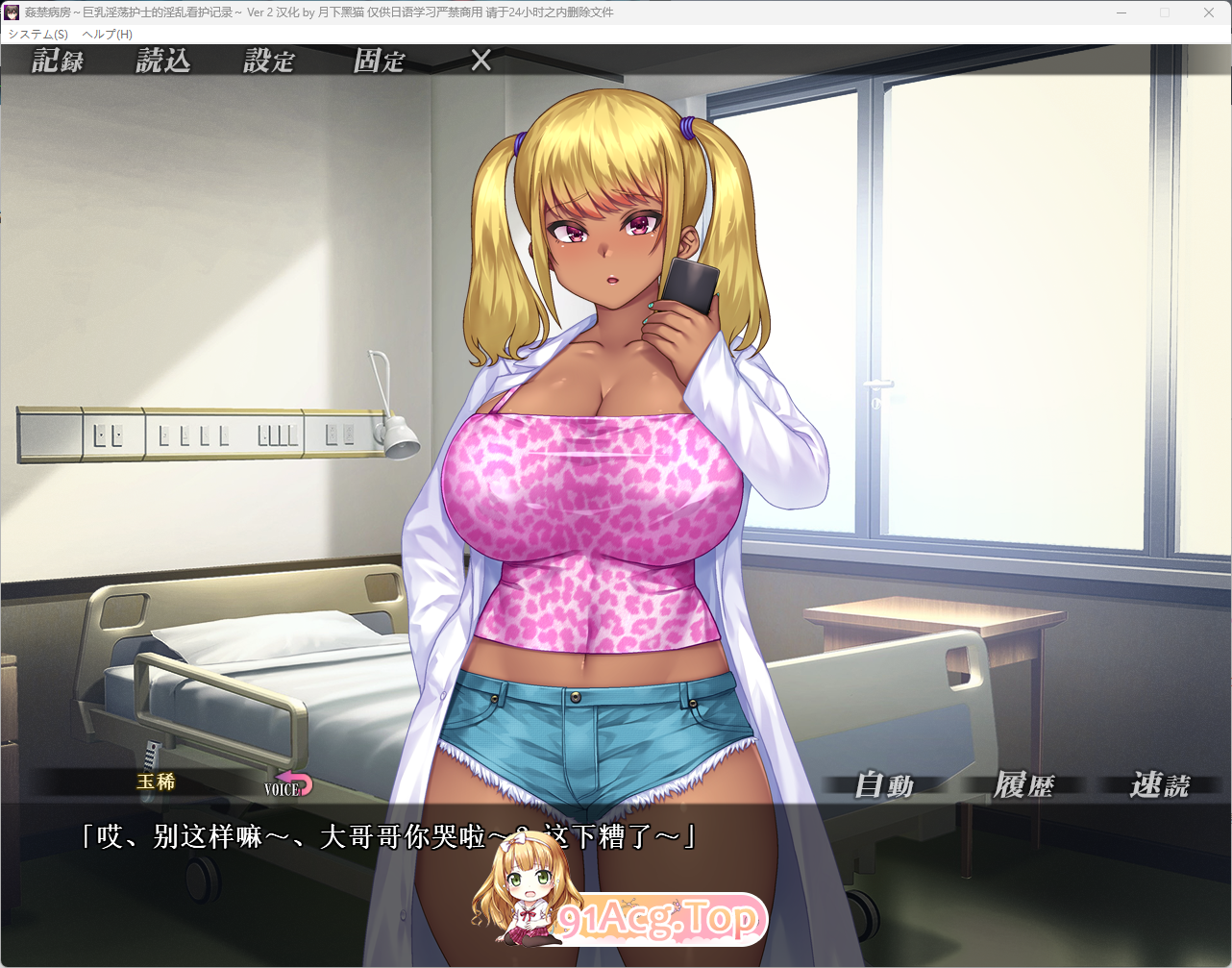Image resolution: width=1232 pixels, height=968 pixels.
Task: Open the システム(S) window menu
Action: click(x=38, y=34)
